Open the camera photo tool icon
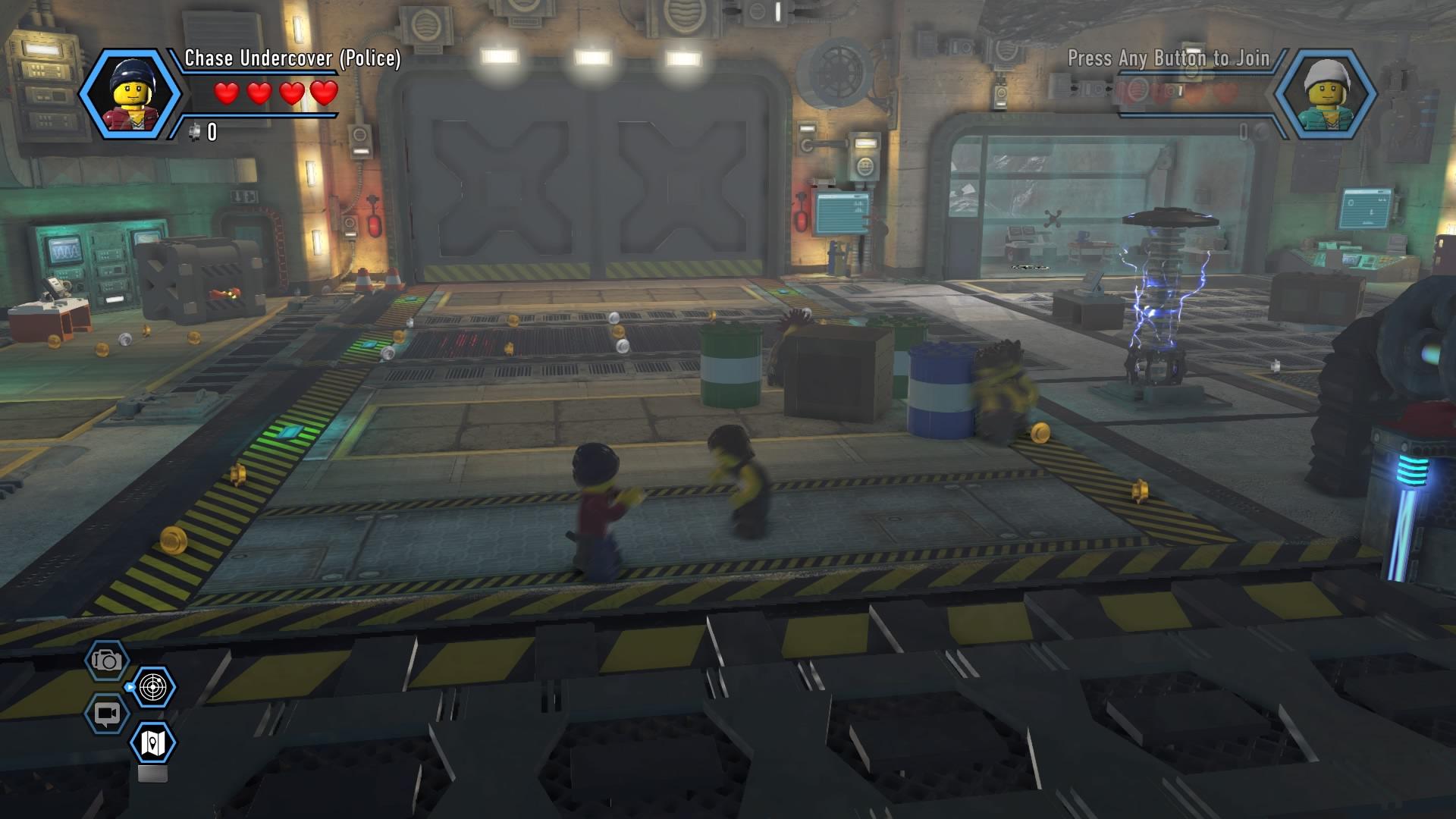Image resolution: width=1456 pixels, height=819 pixels. 107,661
